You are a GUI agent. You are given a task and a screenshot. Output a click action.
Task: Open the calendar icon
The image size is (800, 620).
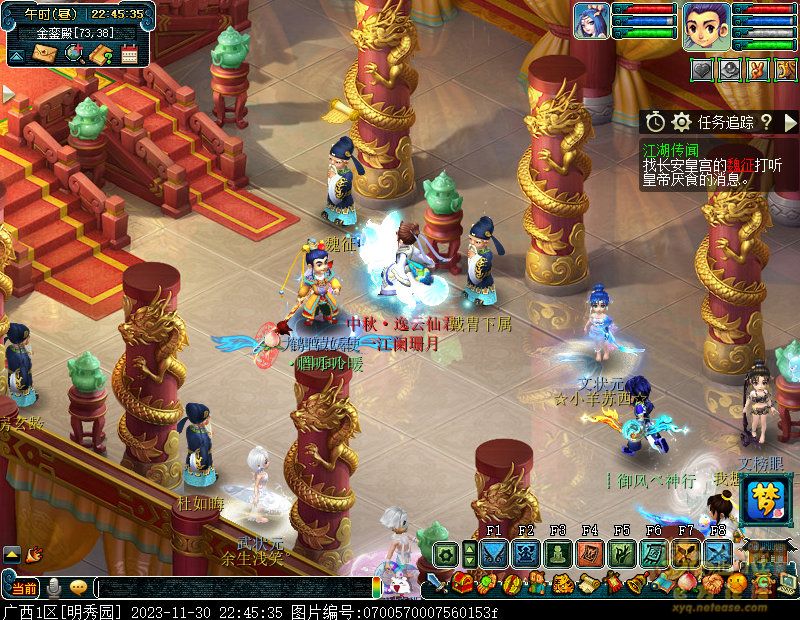coord(129,54)
